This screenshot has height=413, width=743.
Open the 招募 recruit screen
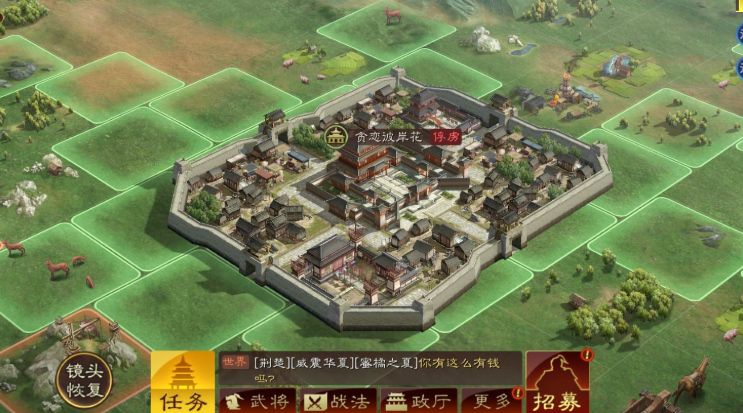point(557,382)
